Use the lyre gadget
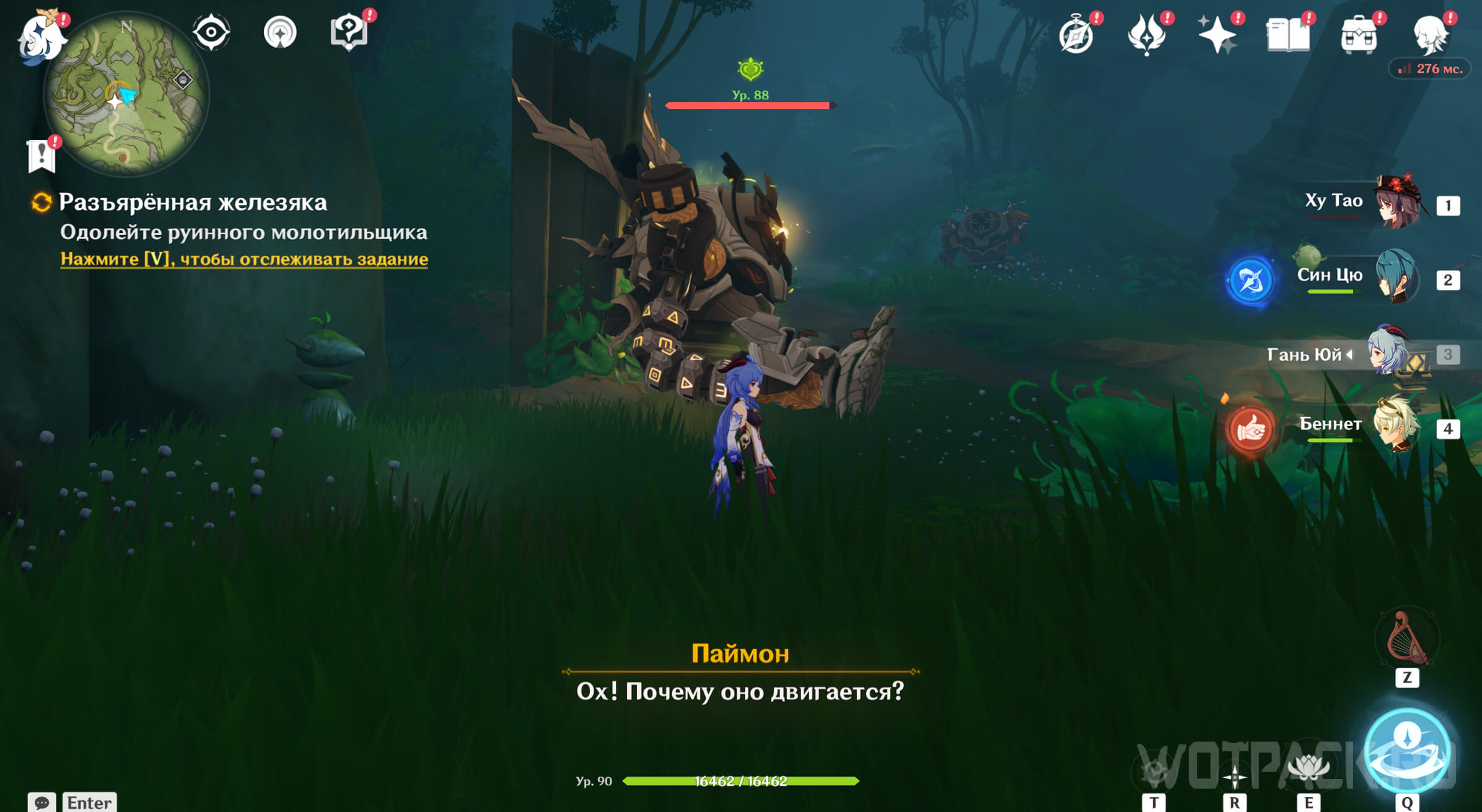 pos(1407,638)
